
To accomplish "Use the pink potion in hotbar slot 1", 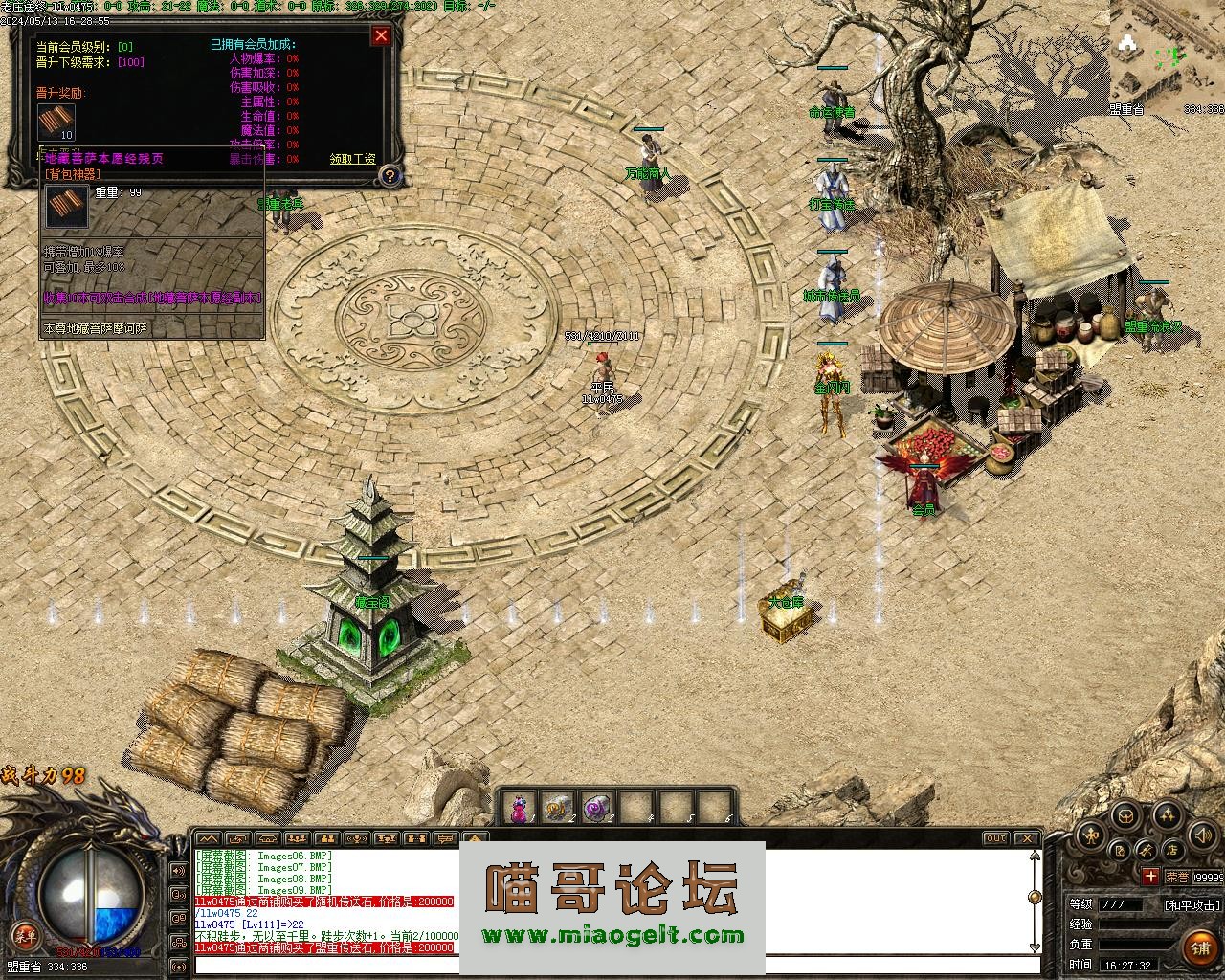I will (519, 809).
